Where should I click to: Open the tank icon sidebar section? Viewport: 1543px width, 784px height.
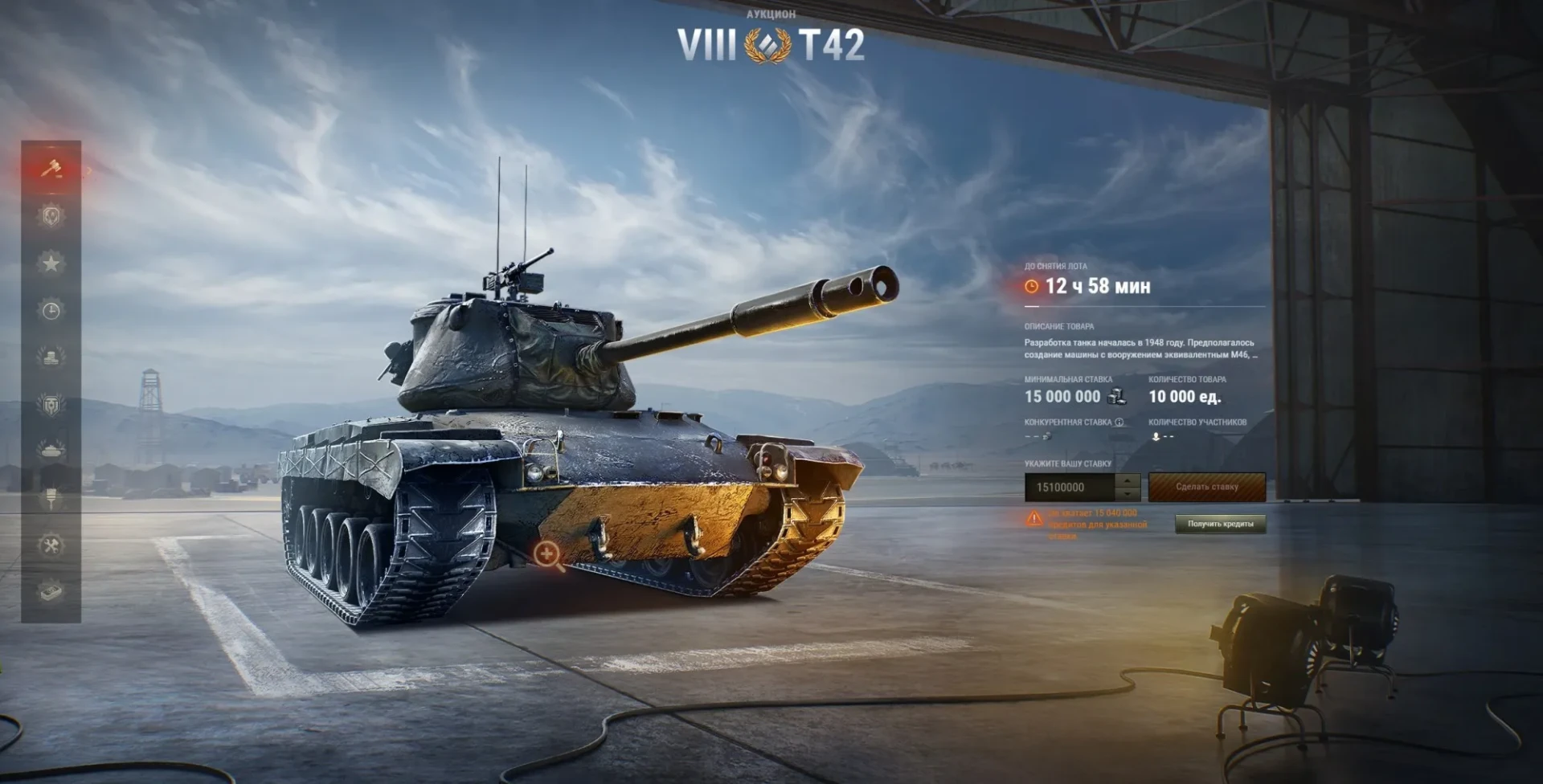point(51,451)
